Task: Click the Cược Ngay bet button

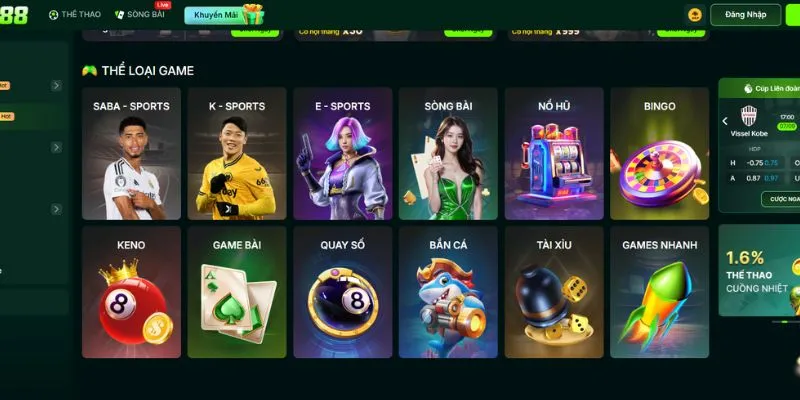Action: point(780,199)
